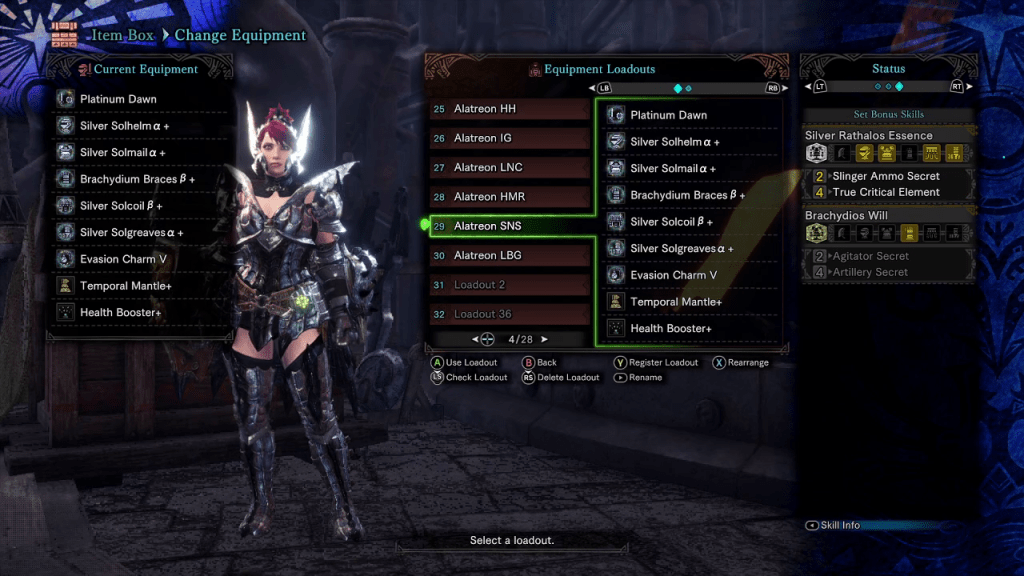Click the Item Box breadcrumb

point(126,35)
